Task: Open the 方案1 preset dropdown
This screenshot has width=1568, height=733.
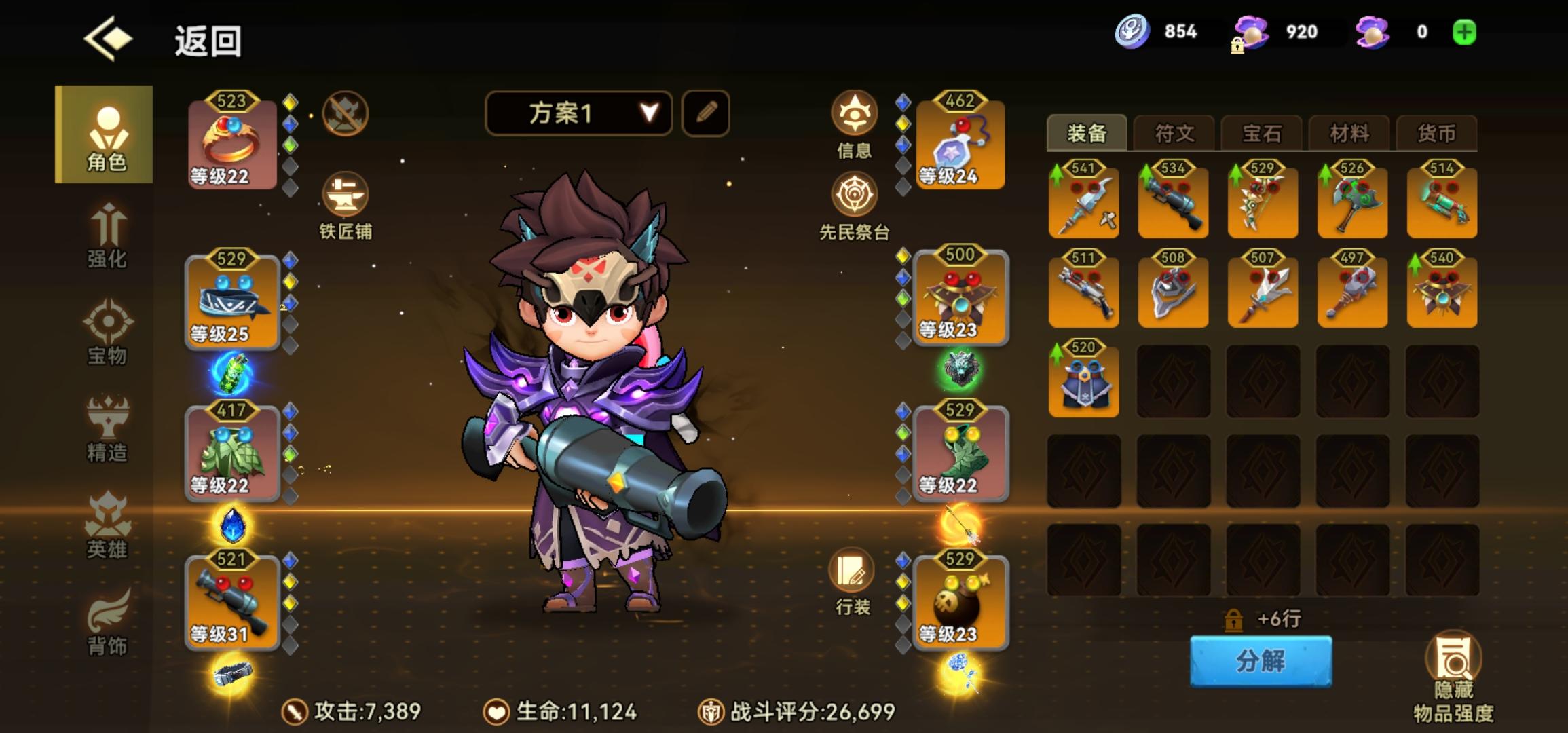Action: (x=577, y=113)
